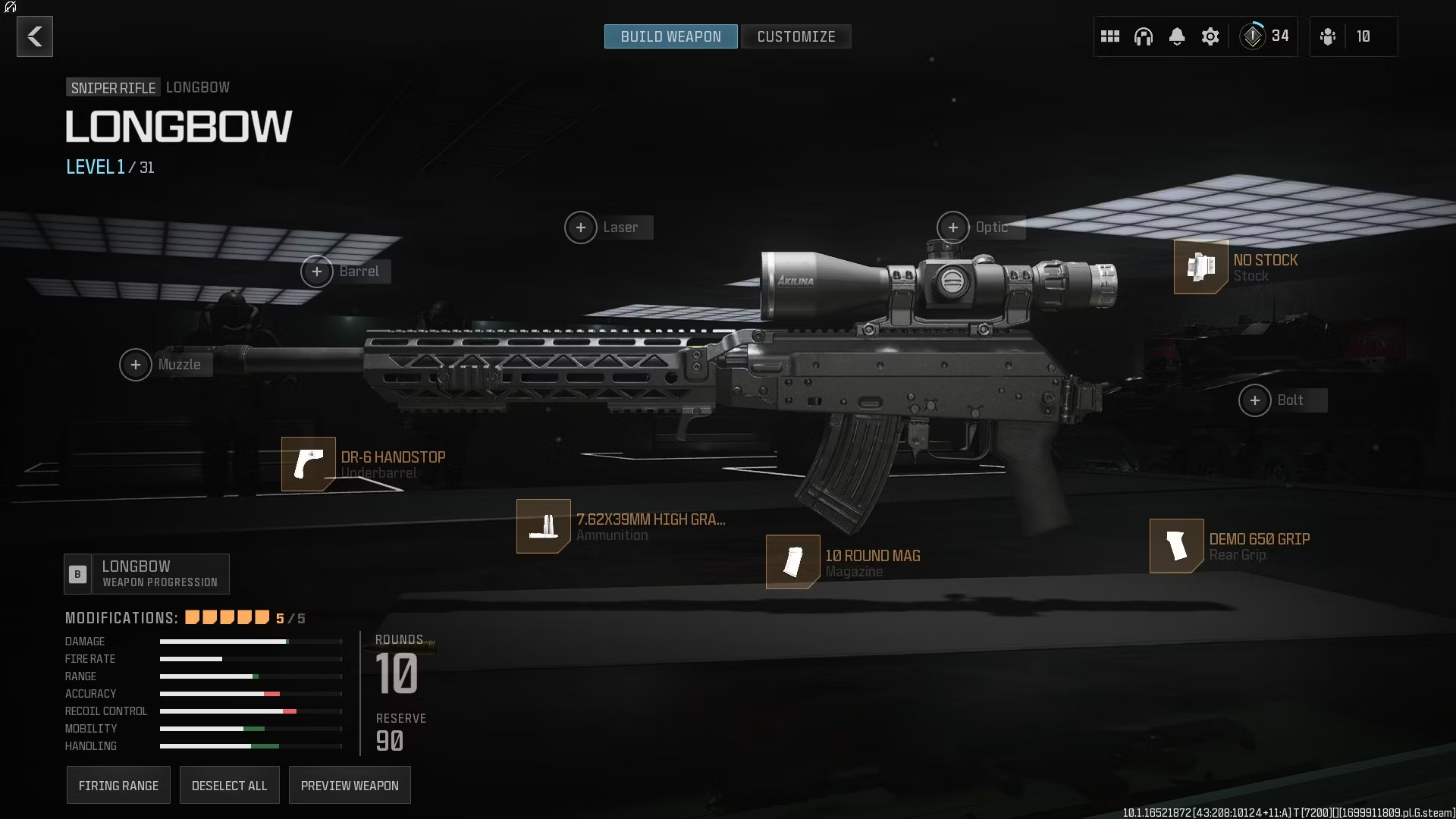Select the No Stock attachment slot
Image resolution: width=1456 pixels, height=819 pixels.
click(x=1201, y=267)
